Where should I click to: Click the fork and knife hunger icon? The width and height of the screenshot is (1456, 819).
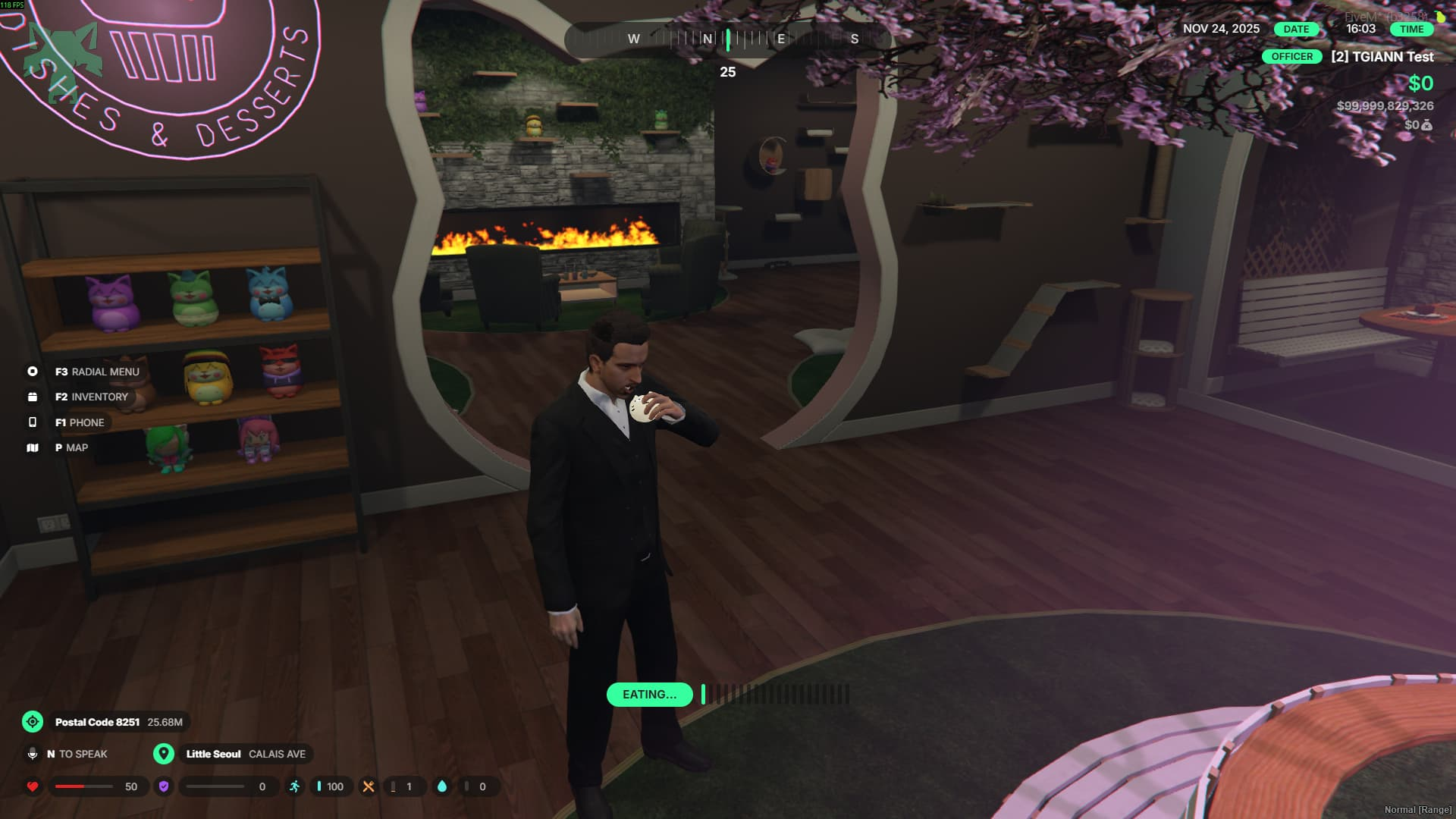click(369, 786)
